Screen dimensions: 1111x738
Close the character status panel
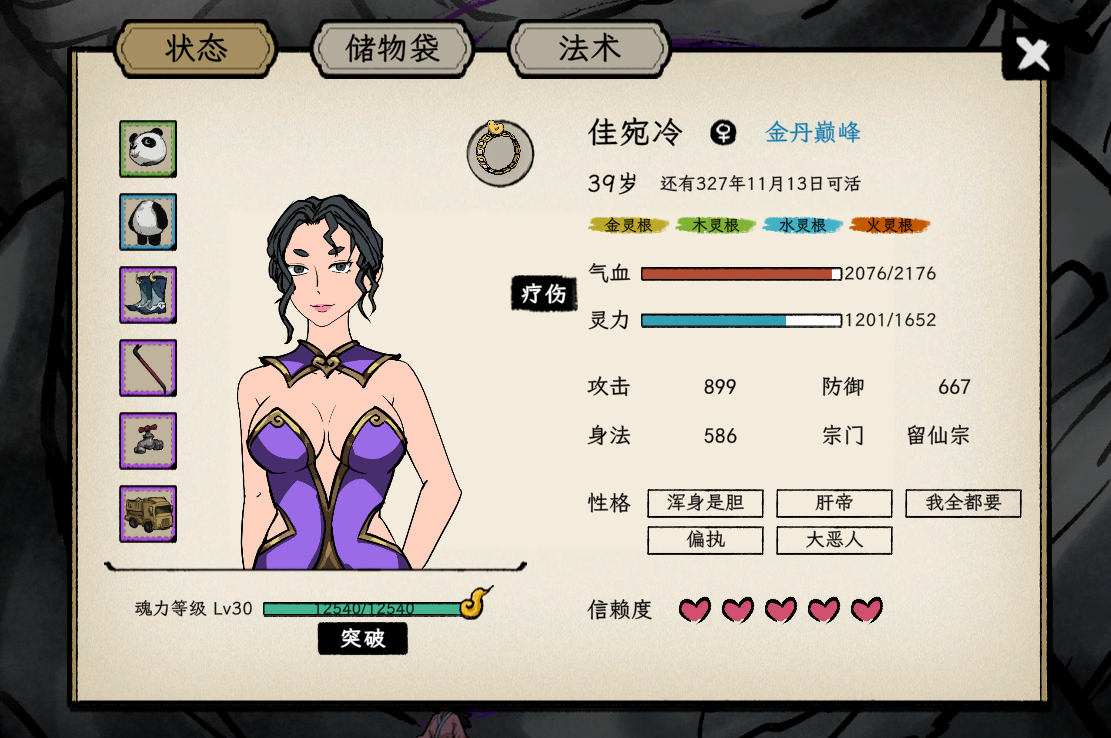pyautogui.click(x=1032, y=54)
